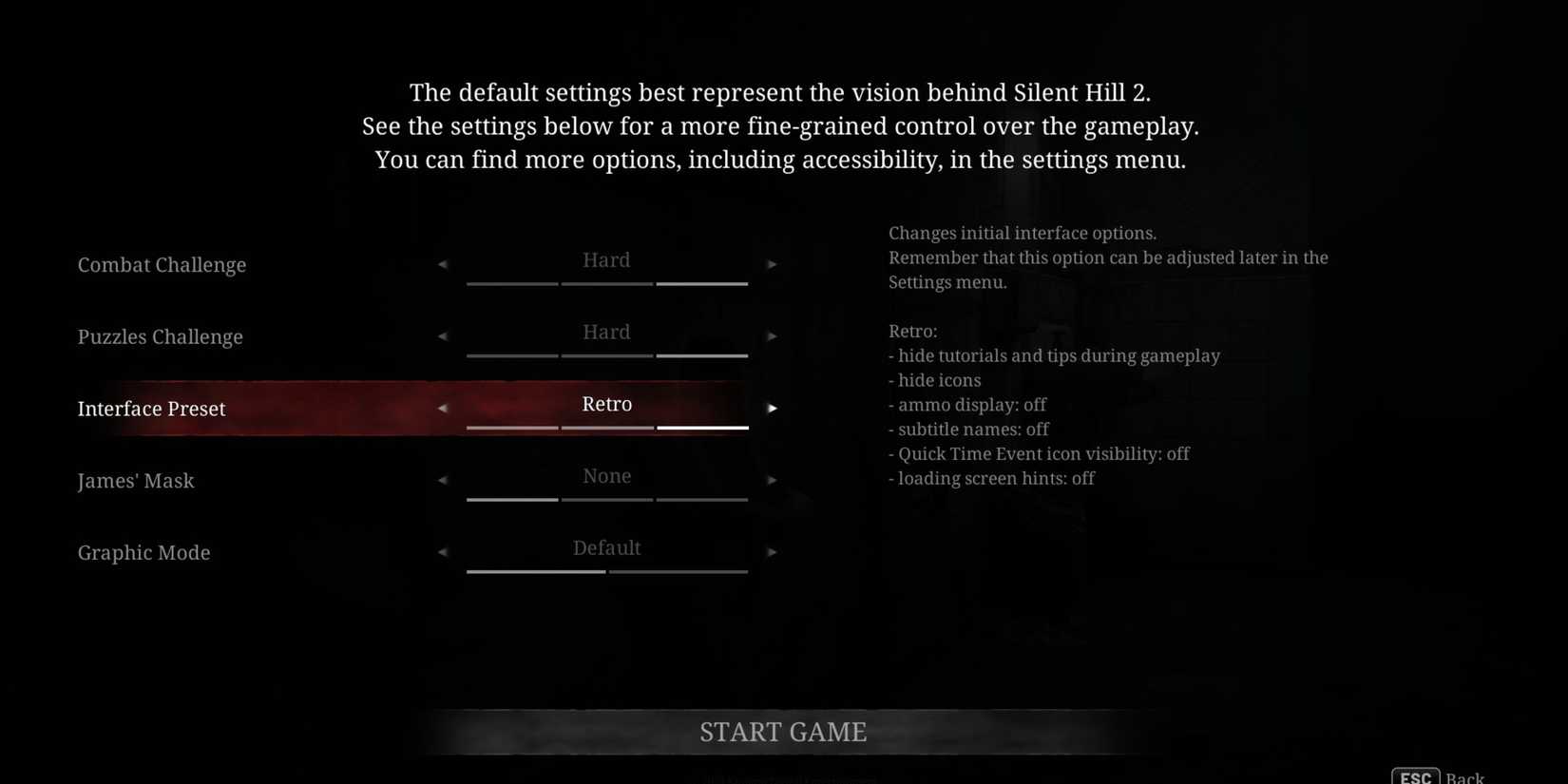The image size is (1568, 784).
Task: Select the James' Mask setting row
Action: coord(136,481)
